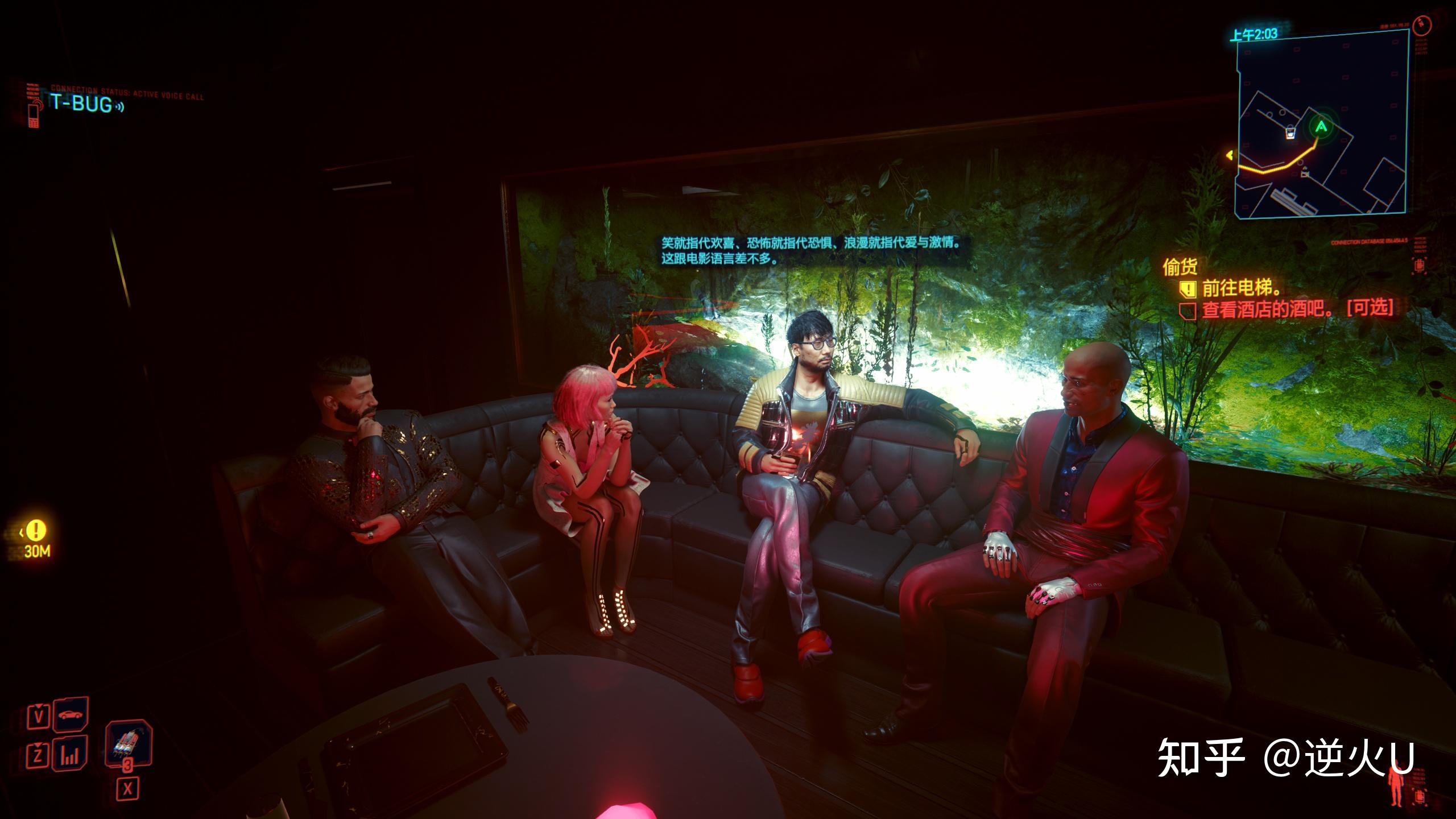Click the vehicle summon icon in quick access
Screen dimensions: 1456x819
coord(71,716)
